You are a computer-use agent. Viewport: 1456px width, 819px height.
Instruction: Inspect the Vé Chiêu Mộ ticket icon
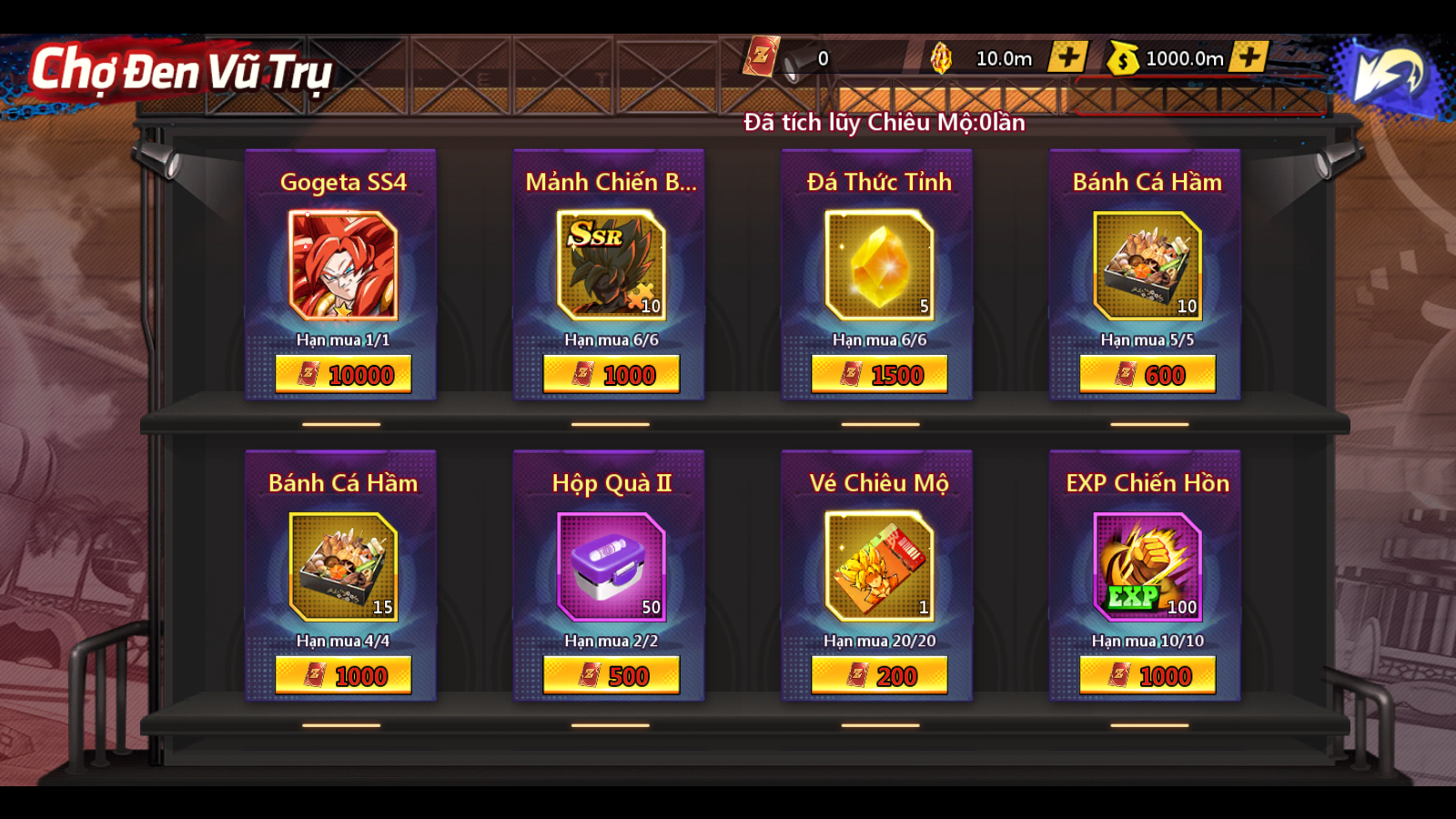pyautogui.click(x=879, y=566)
